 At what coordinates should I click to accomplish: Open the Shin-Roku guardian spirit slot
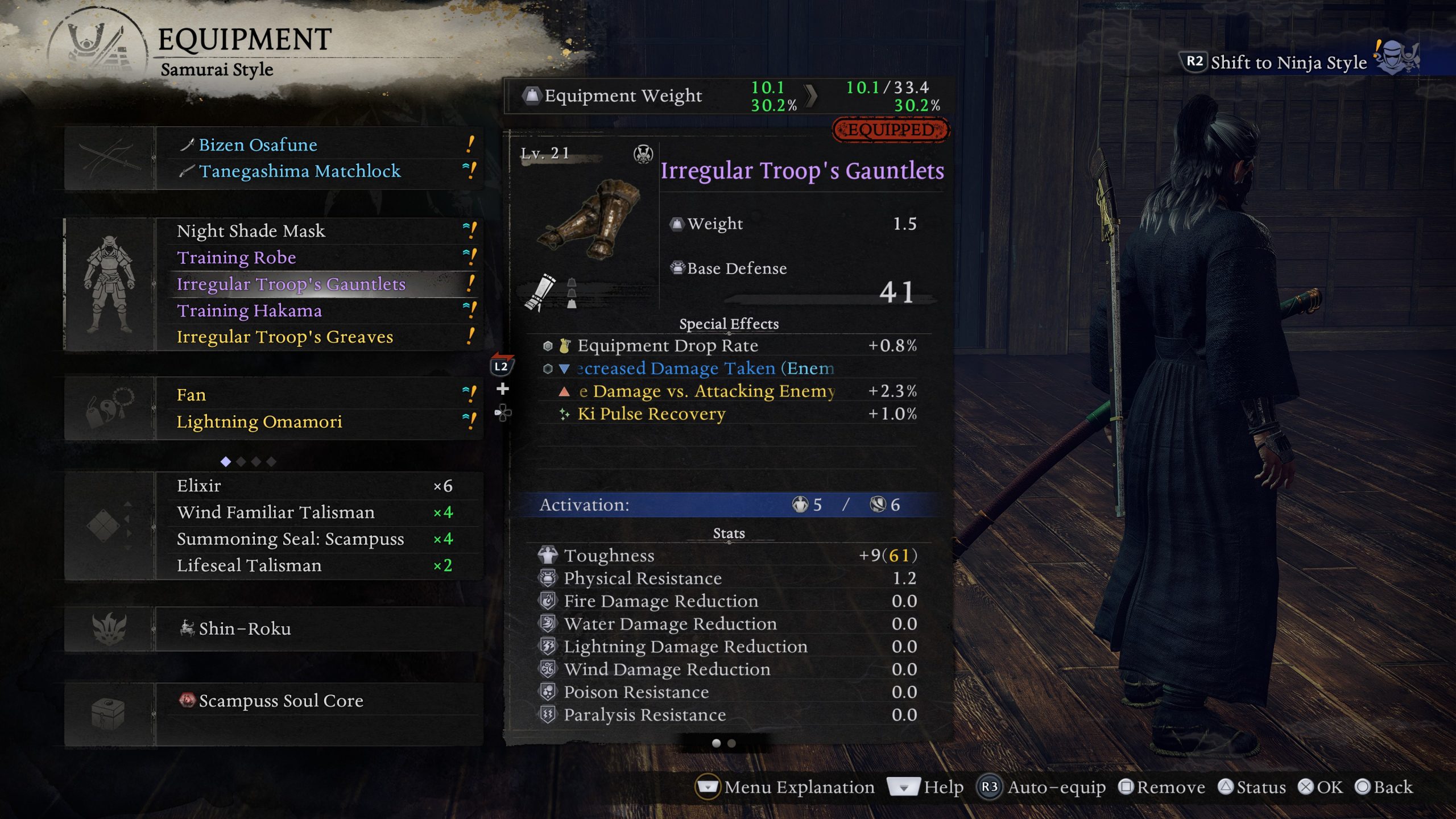click(x=245, y=628)
